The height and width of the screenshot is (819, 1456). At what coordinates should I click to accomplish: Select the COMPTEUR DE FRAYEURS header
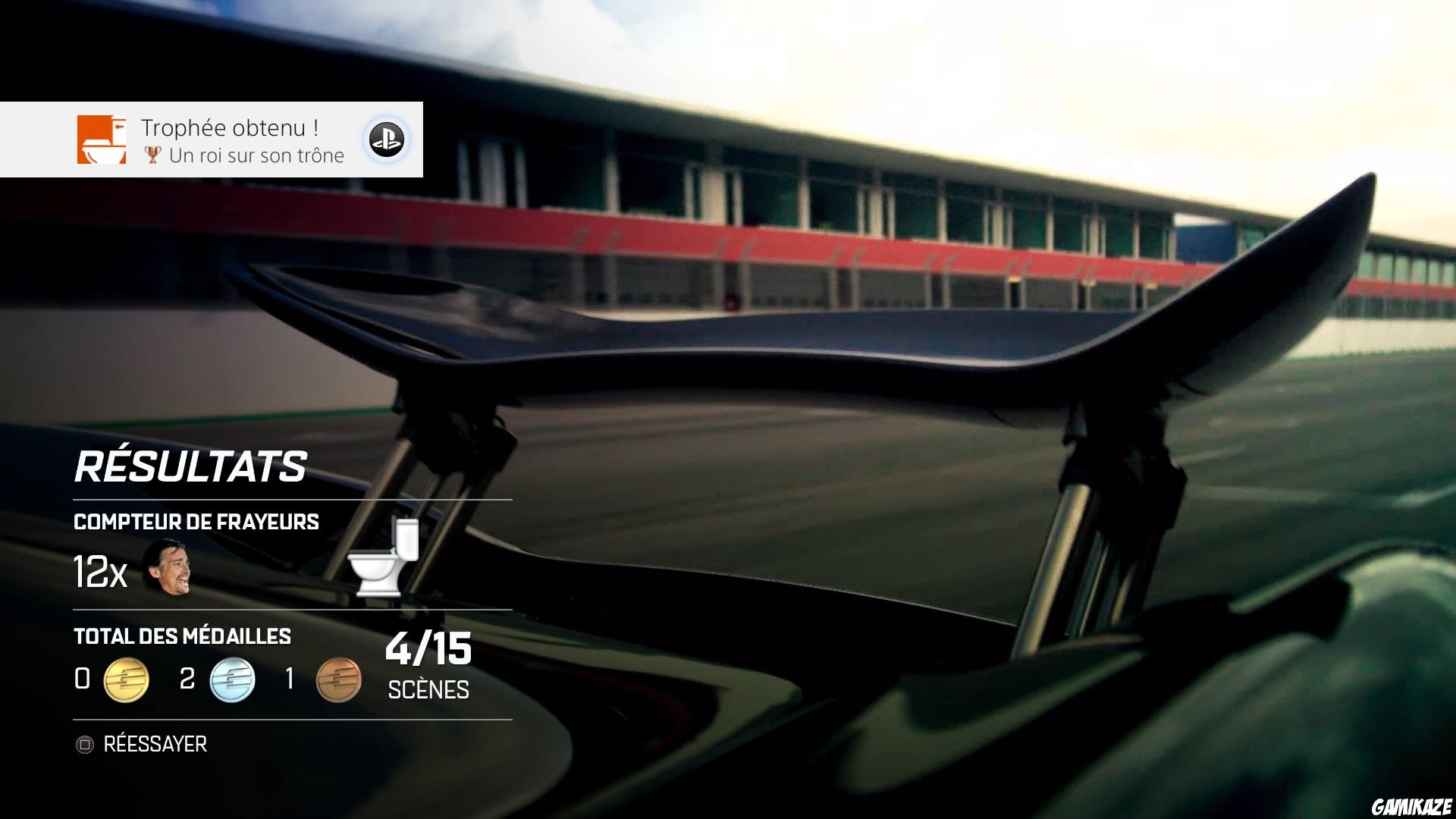point(196,522)
